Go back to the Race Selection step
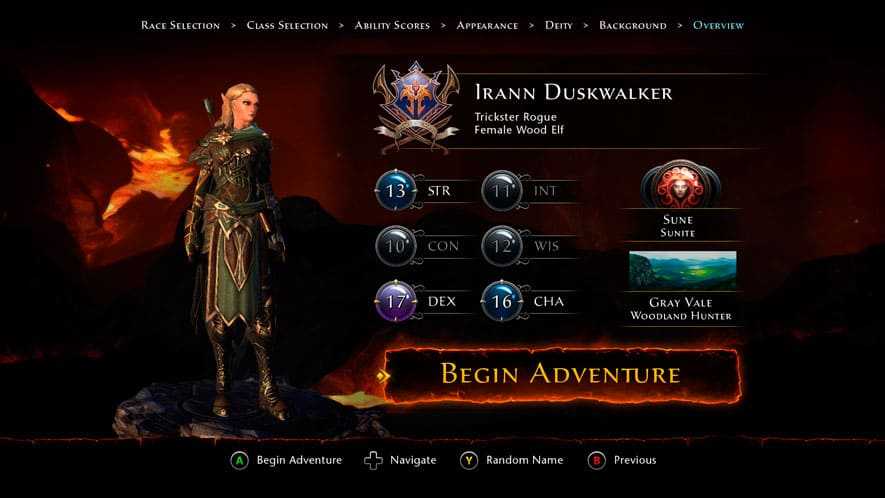Viewport: 885px width, 498px height. pyautogui.click(x=180, y=25)
